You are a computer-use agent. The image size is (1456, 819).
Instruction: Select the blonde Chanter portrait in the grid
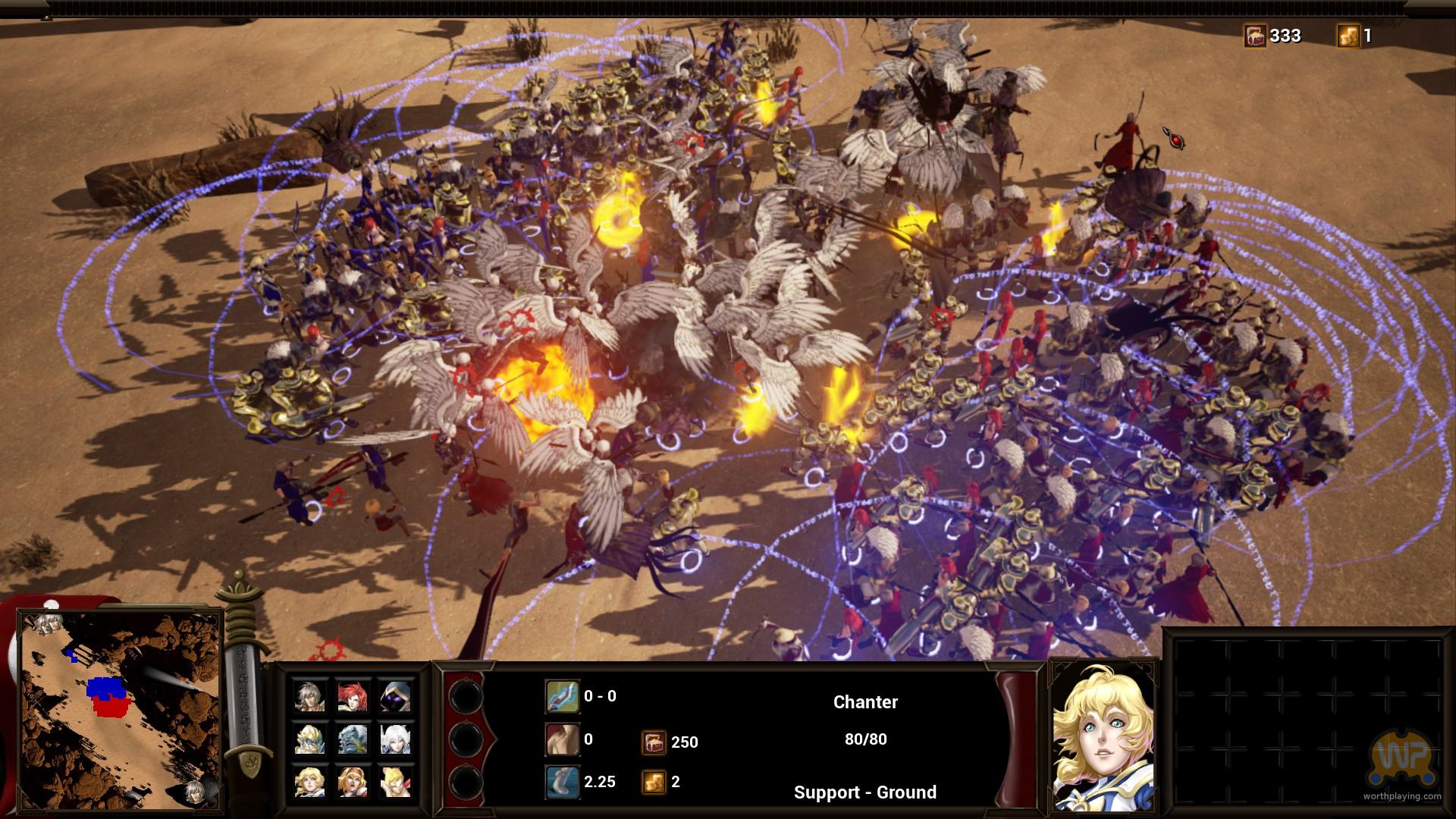tap(310, 782)
